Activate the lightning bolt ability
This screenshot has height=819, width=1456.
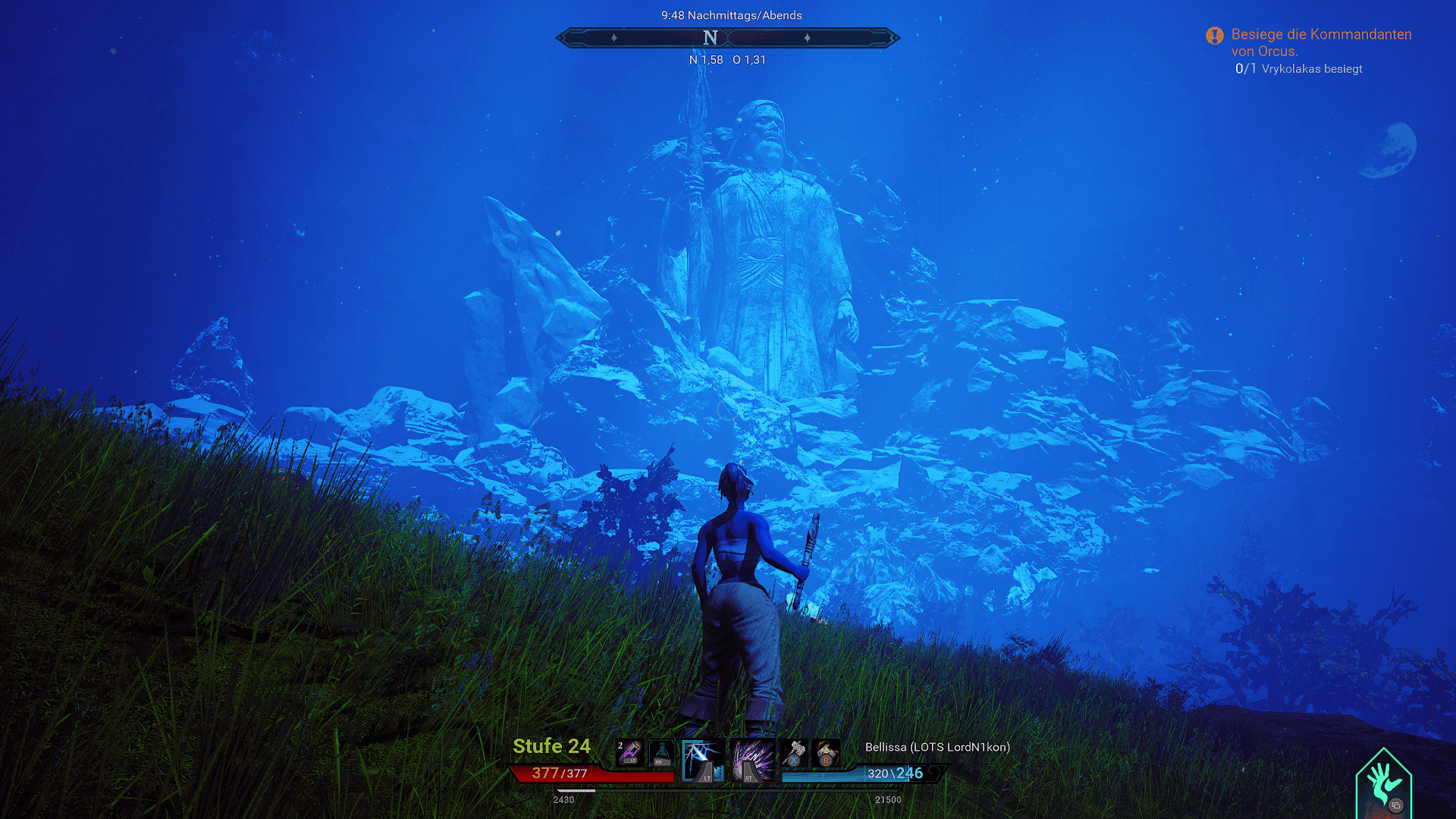[x=703, y=761]
